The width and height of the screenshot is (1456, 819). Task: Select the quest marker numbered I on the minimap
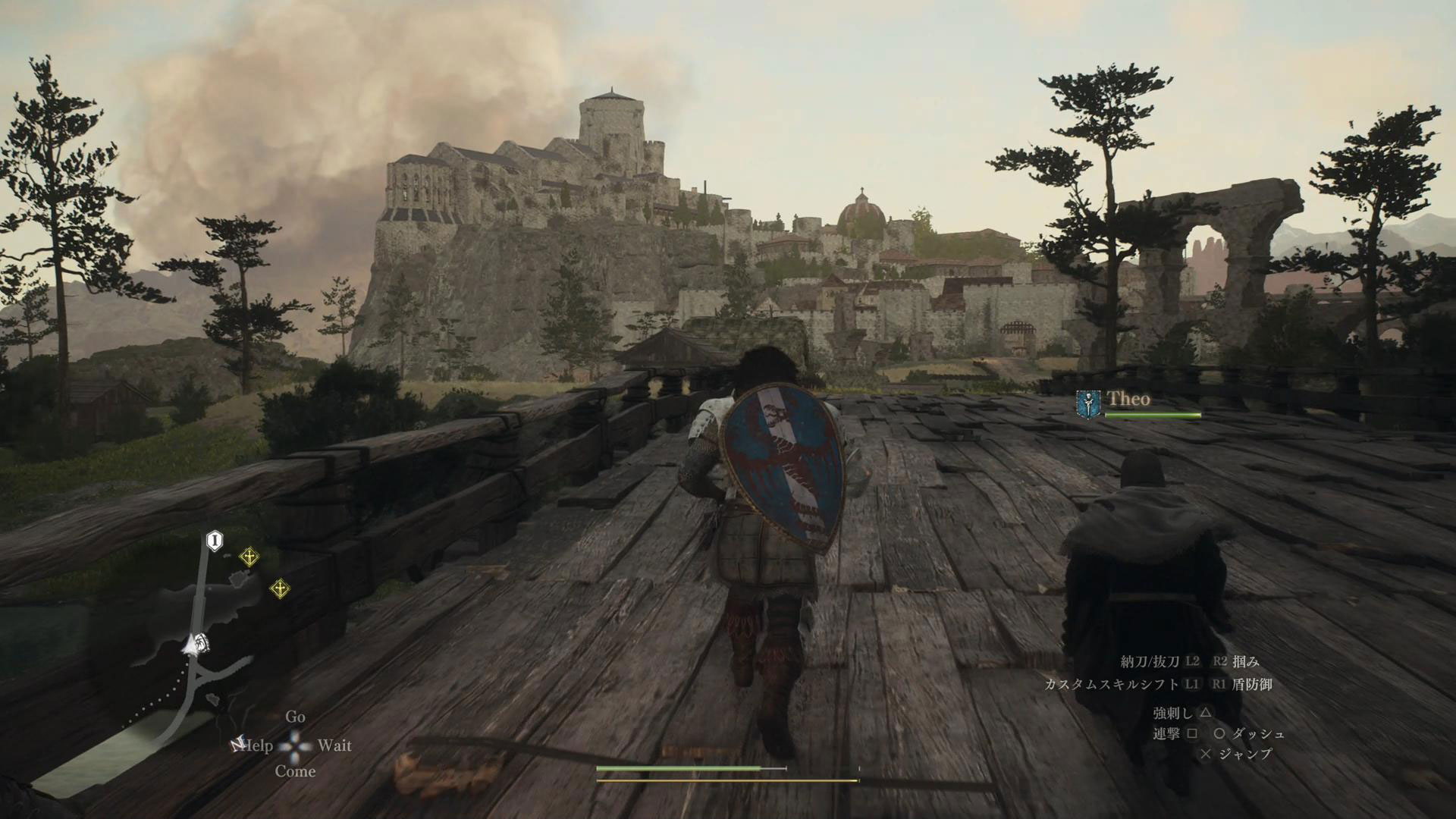click(215, 541)
